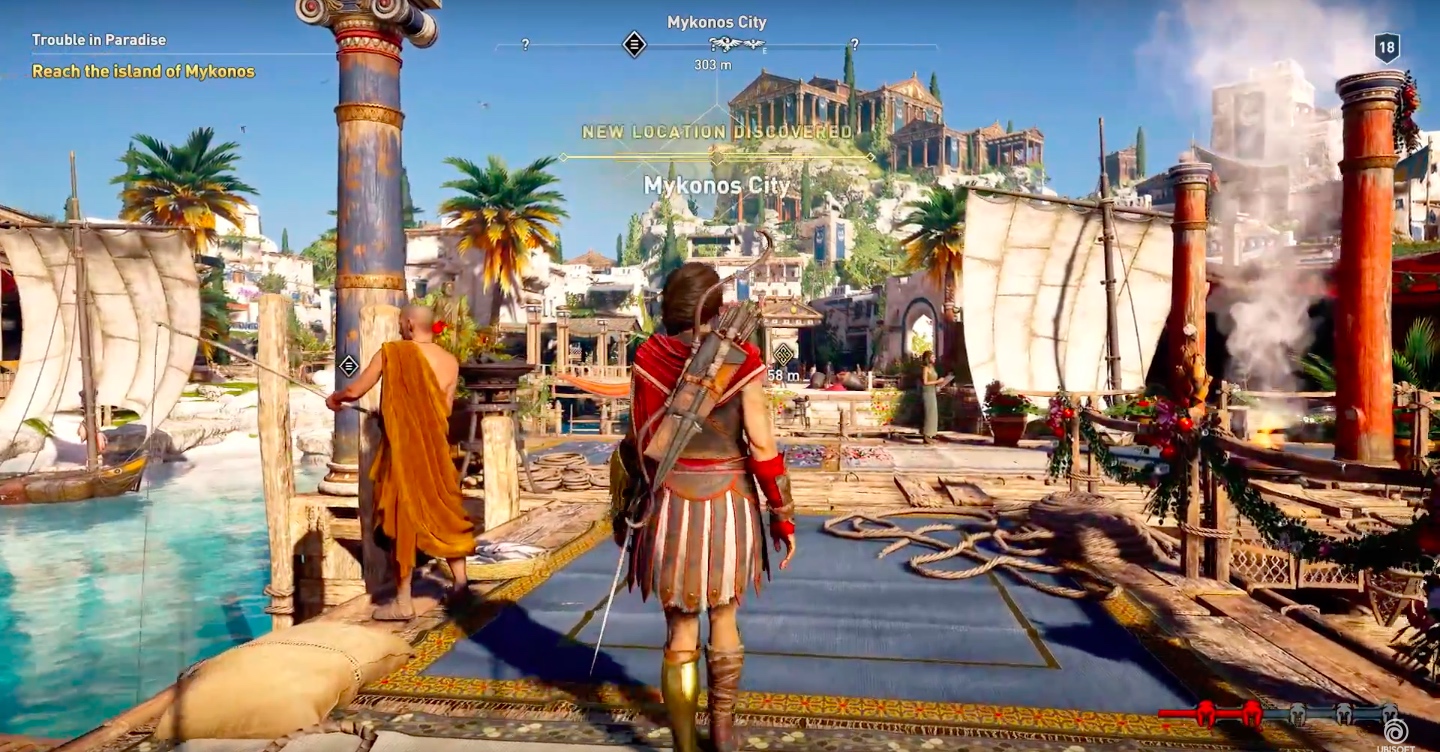Open the level 18 shield badge
This screenshot has width=1440, height=752.
pyautogui.click(x=1386, y=47)
